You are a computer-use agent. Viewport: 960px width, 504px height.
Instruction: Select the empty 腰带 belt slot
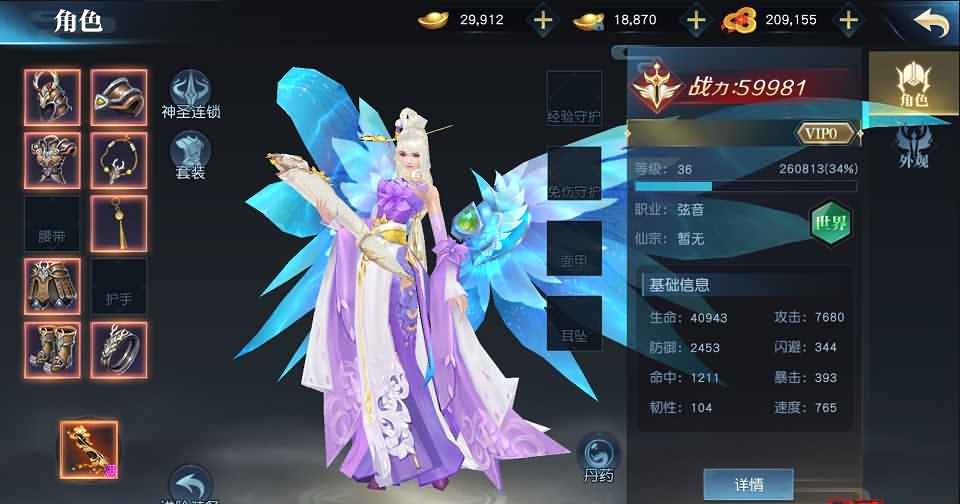[x=51, y=223]
